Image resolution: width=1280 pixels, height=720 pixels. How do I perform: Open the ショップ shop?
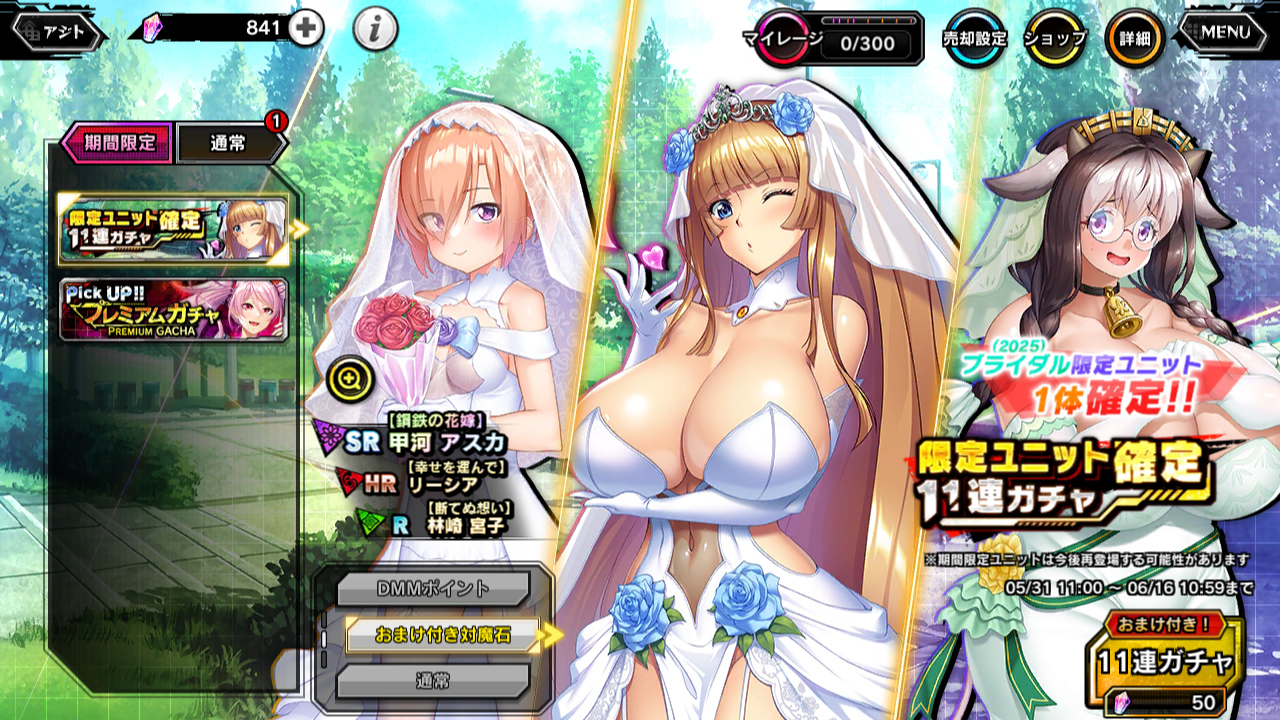(x=1054, y=38)
